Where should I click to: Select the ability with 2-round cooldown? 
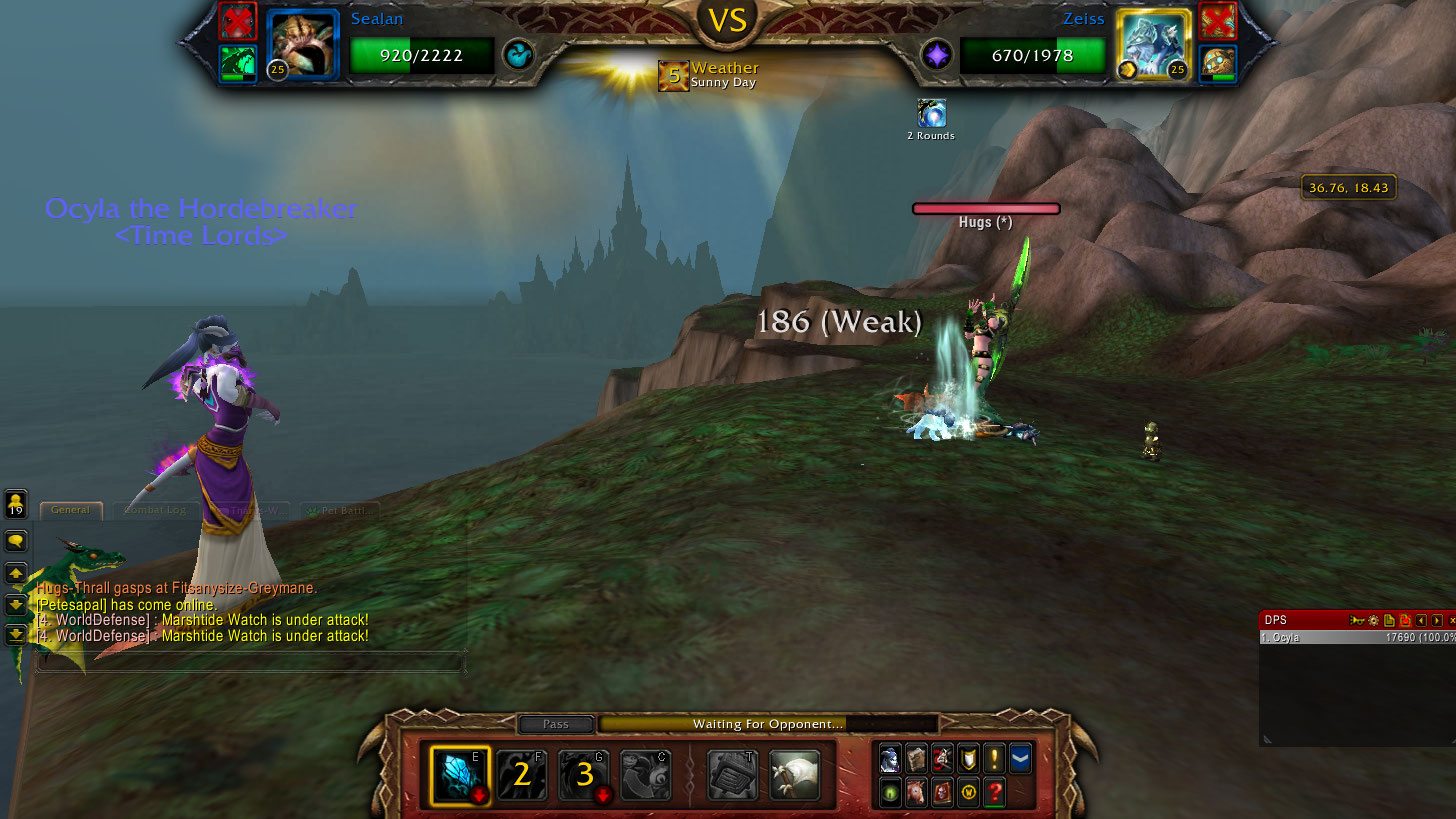tap(521, 775)
